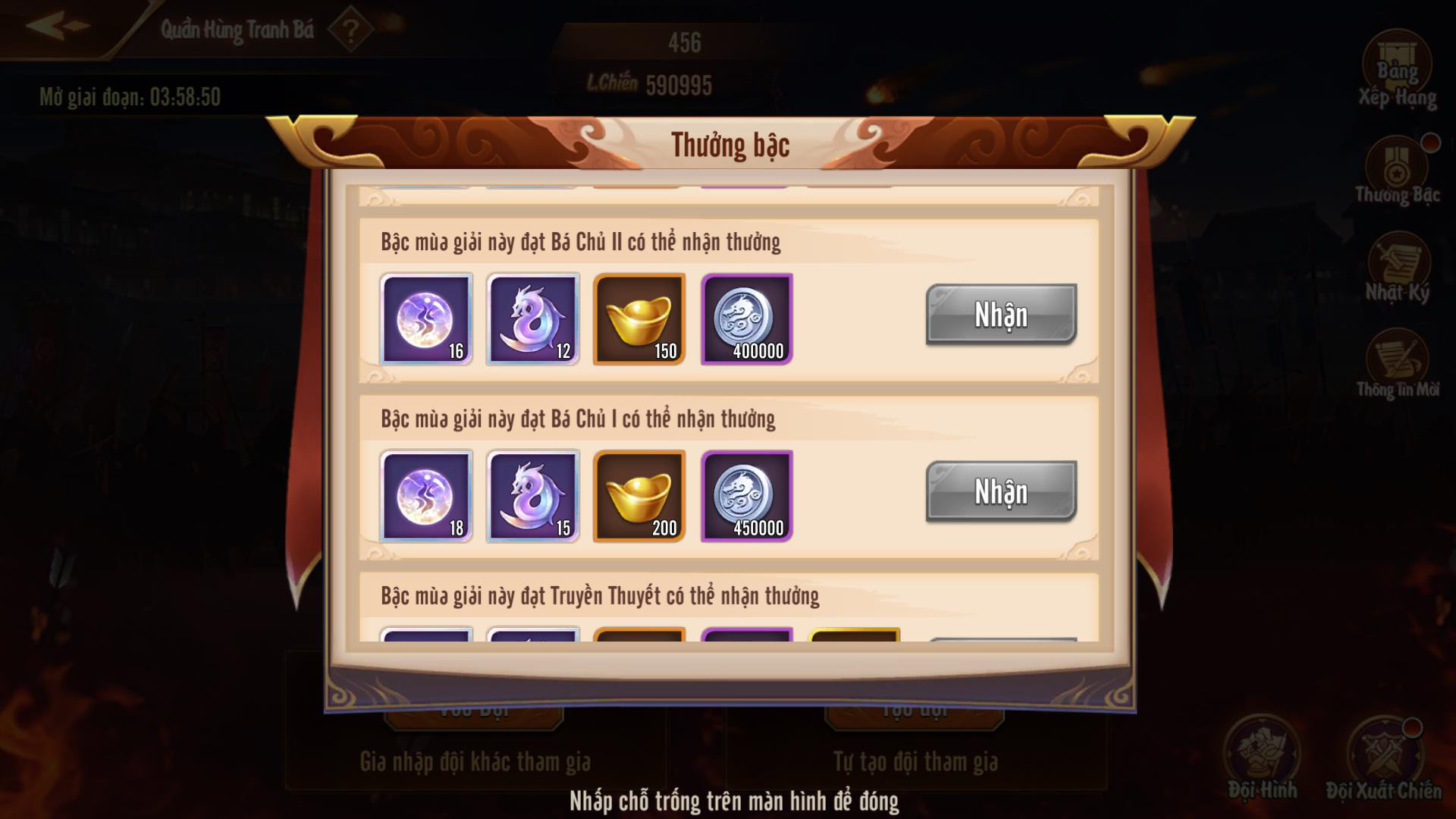Screen dimensions: 1456x819
Task: Click the Thưởng bậc panel title
Action: [x=730, y=144]
